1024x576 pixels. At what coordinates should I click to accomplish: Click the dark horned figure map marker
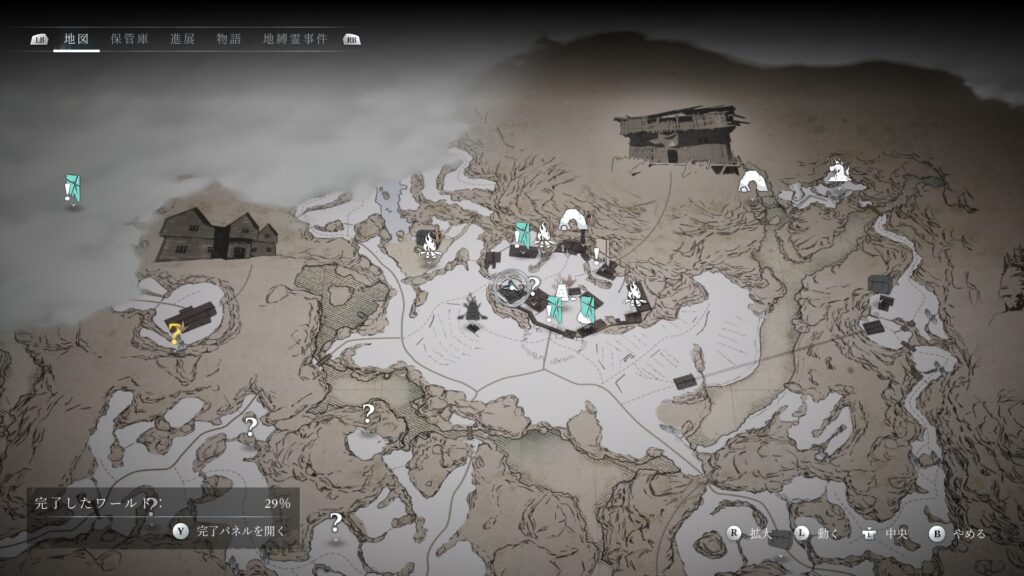point(472,307)
